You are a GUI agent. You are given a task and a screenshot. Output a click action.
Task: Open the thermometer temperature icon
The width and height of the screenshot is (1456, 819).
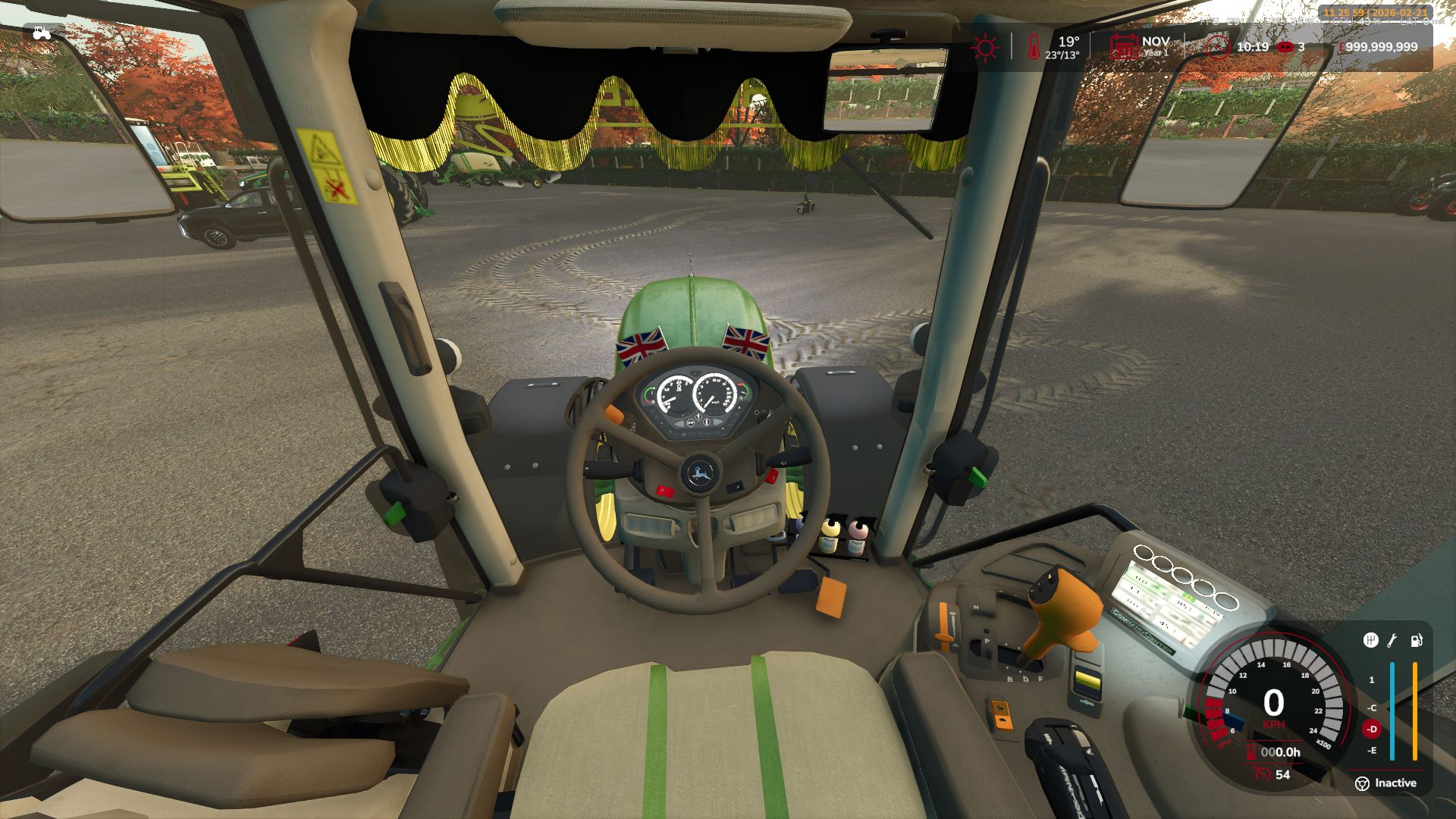pos(1034,48)
